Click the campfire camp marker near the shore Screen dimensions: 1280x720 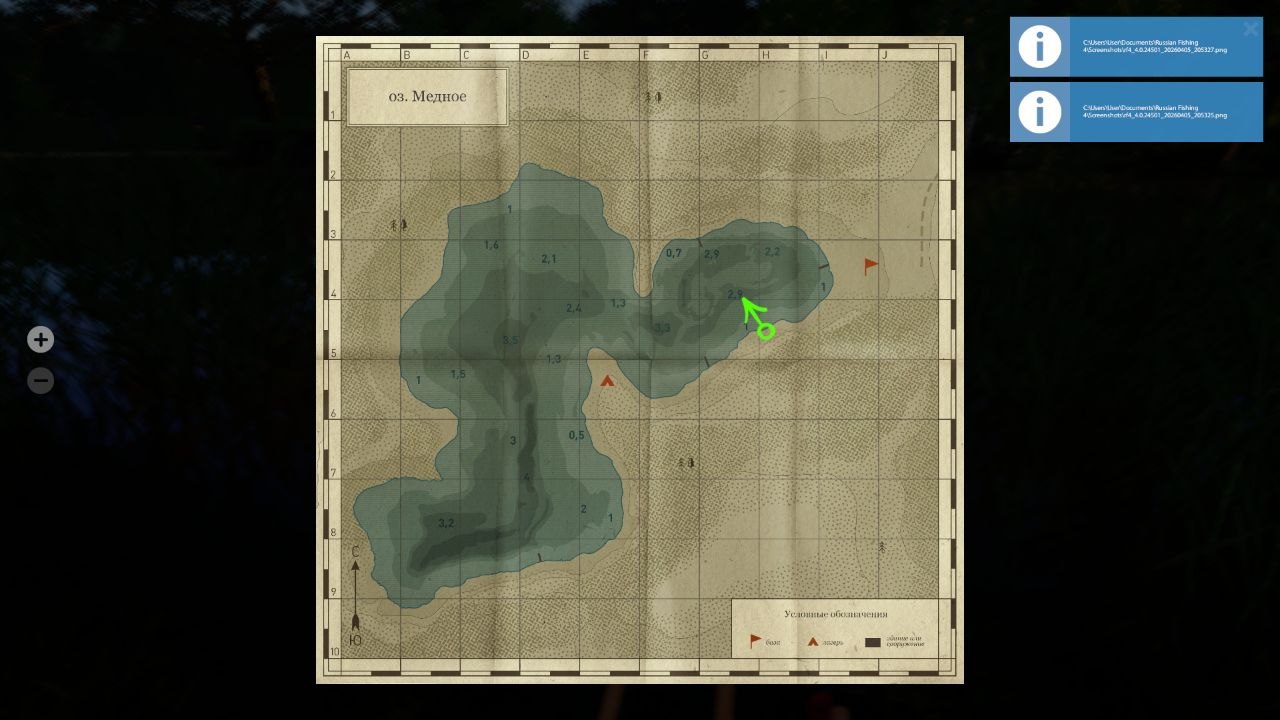[x=608, y=380]
